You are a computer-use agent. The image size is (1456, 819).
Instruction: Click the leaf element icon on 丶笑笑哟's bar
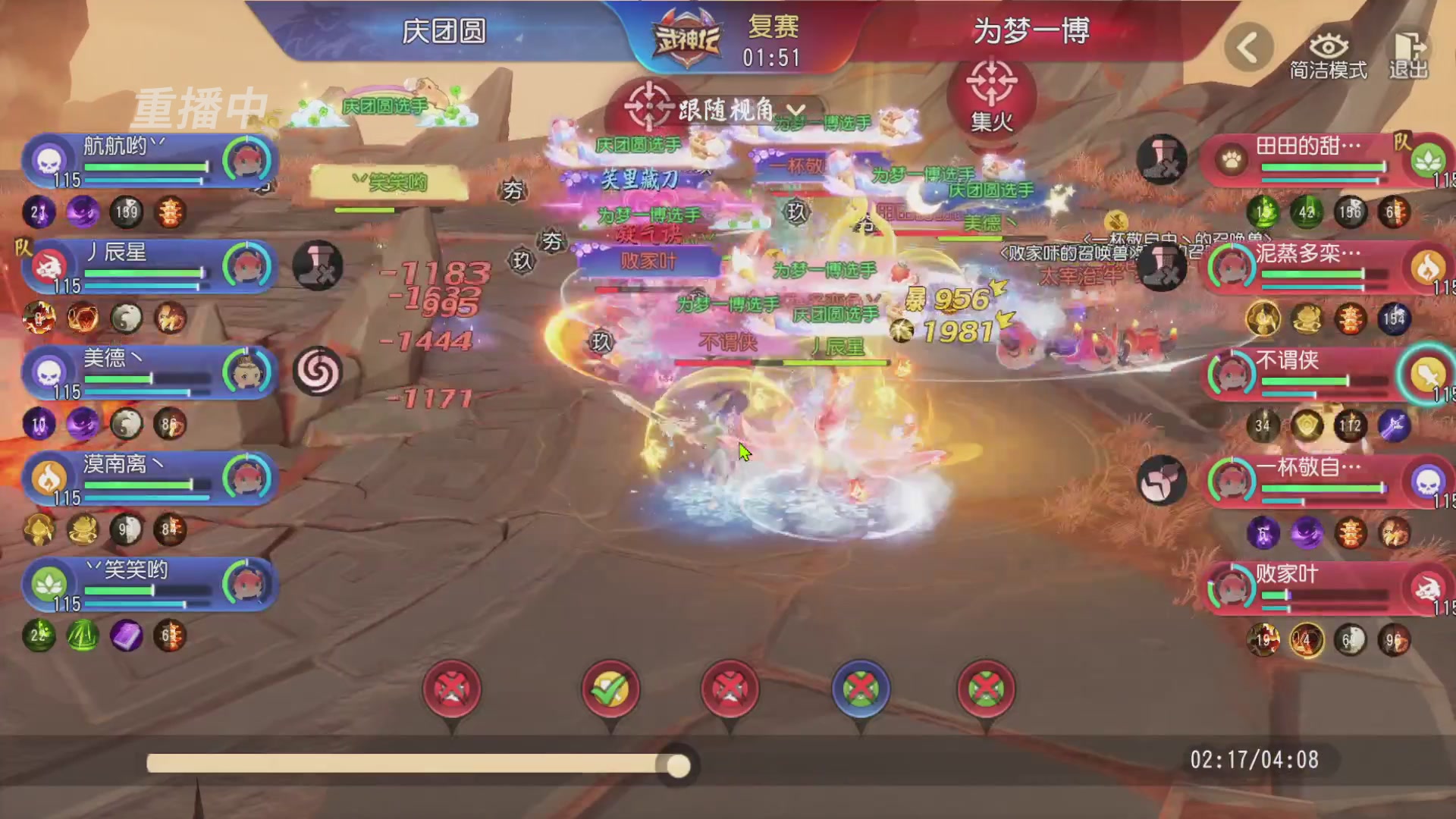coord(48,585)
